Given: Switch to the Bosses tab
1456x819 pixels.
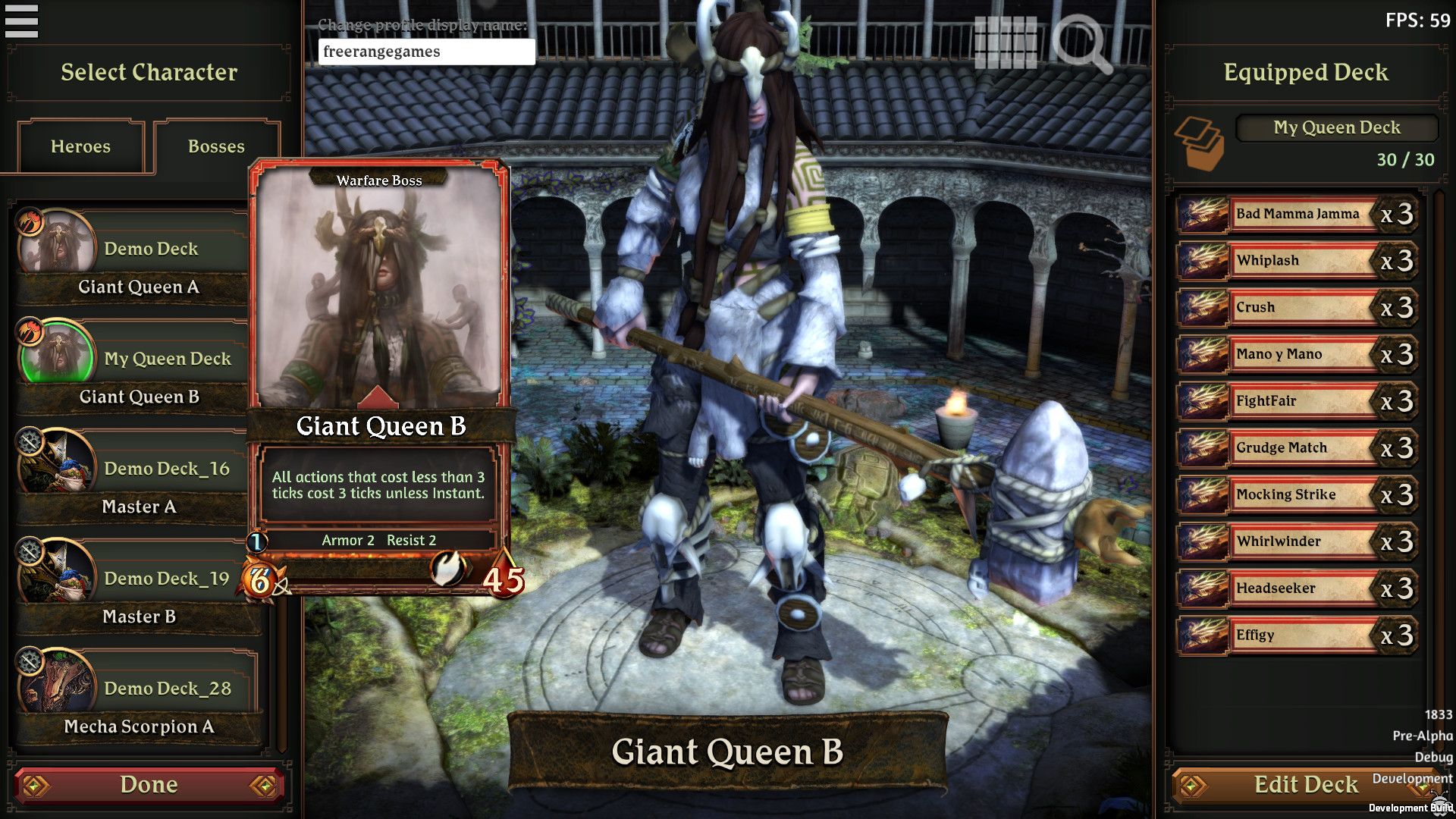Looking at the screenshot, I should pos(216,146).
